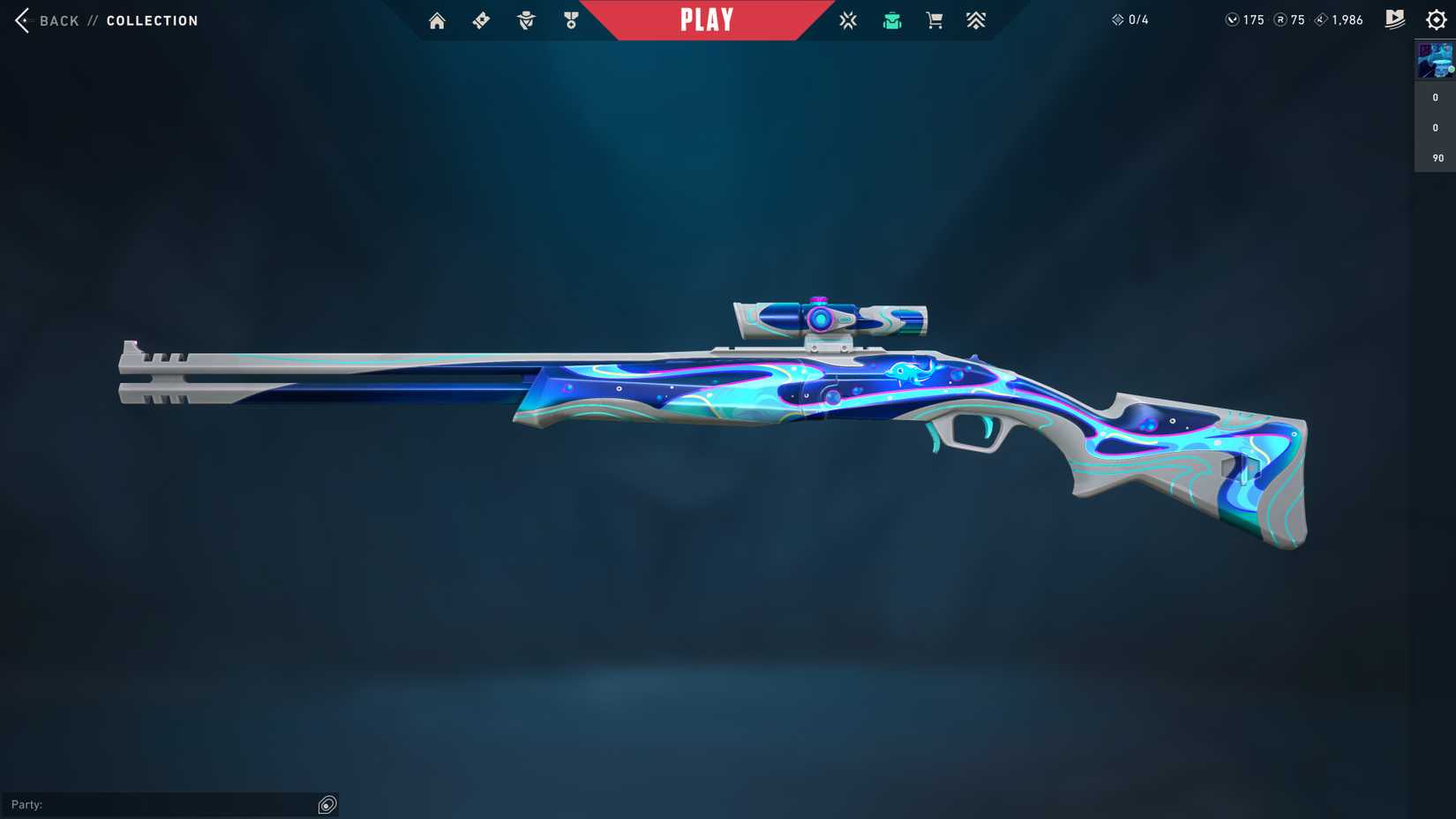The height and width of the screenshot is (819, 1456).
Task: View Radianite Points amount
Action: click(1288, 19)
